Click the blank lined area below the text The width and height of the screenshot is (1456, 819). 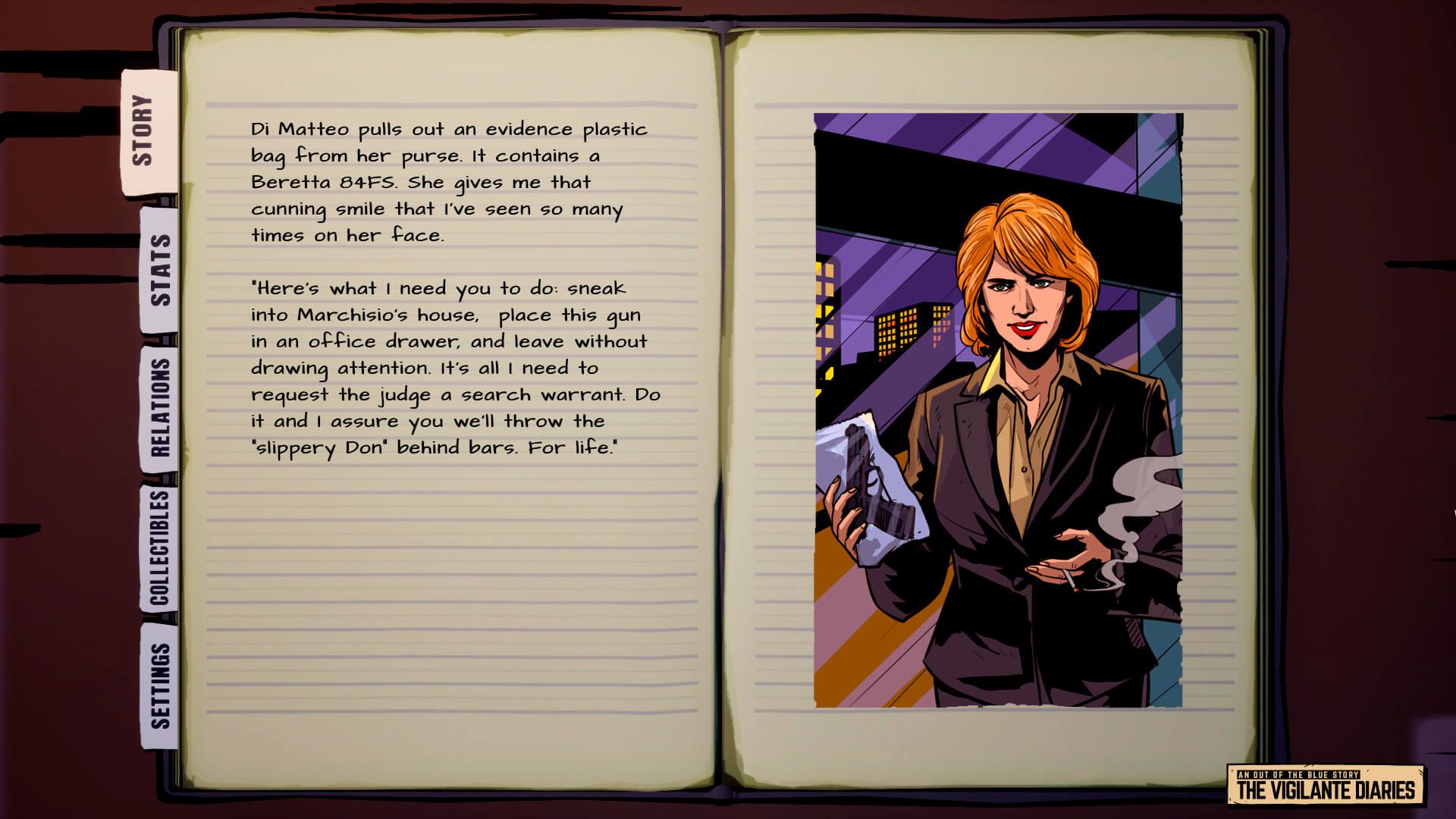[447, 591]
